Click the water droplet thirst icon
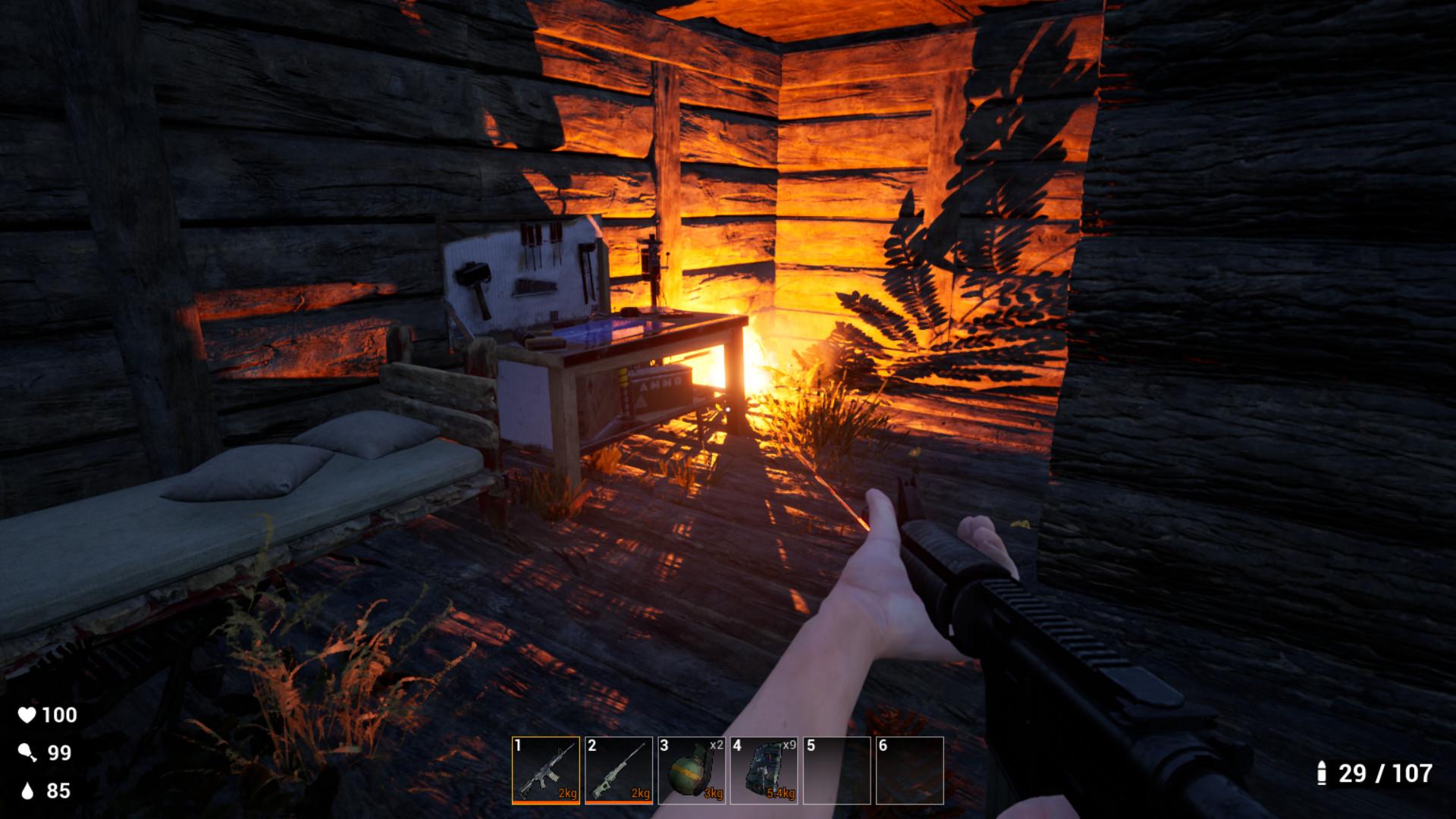Viewport: 1456px width, 819px height. (x=29, y=790)
